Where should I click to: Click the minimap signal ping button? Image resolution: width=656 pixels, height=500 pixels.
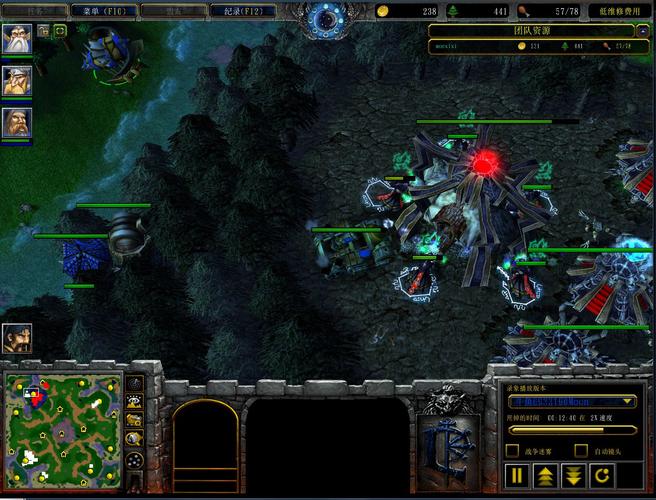(135, 383)
